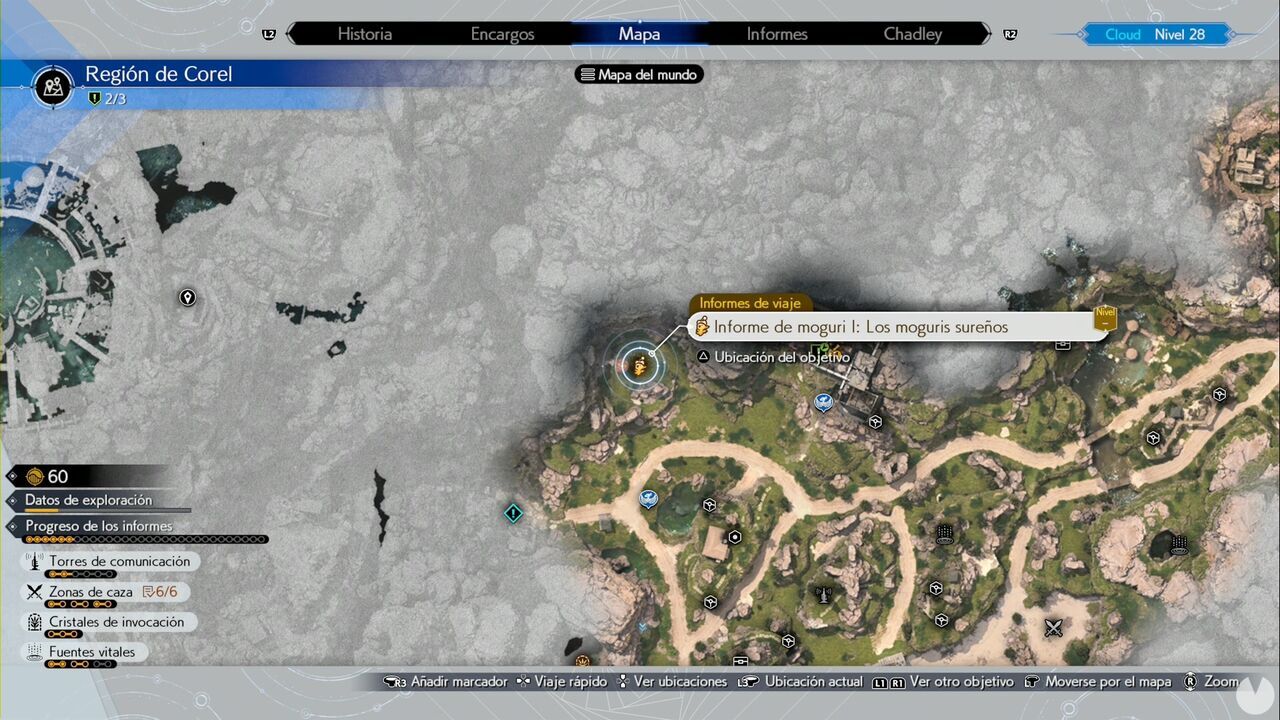Image resolution: width=1280 pixels, height=720 pixels.
Task: Switch to the Historia tab
Action: 364,33
